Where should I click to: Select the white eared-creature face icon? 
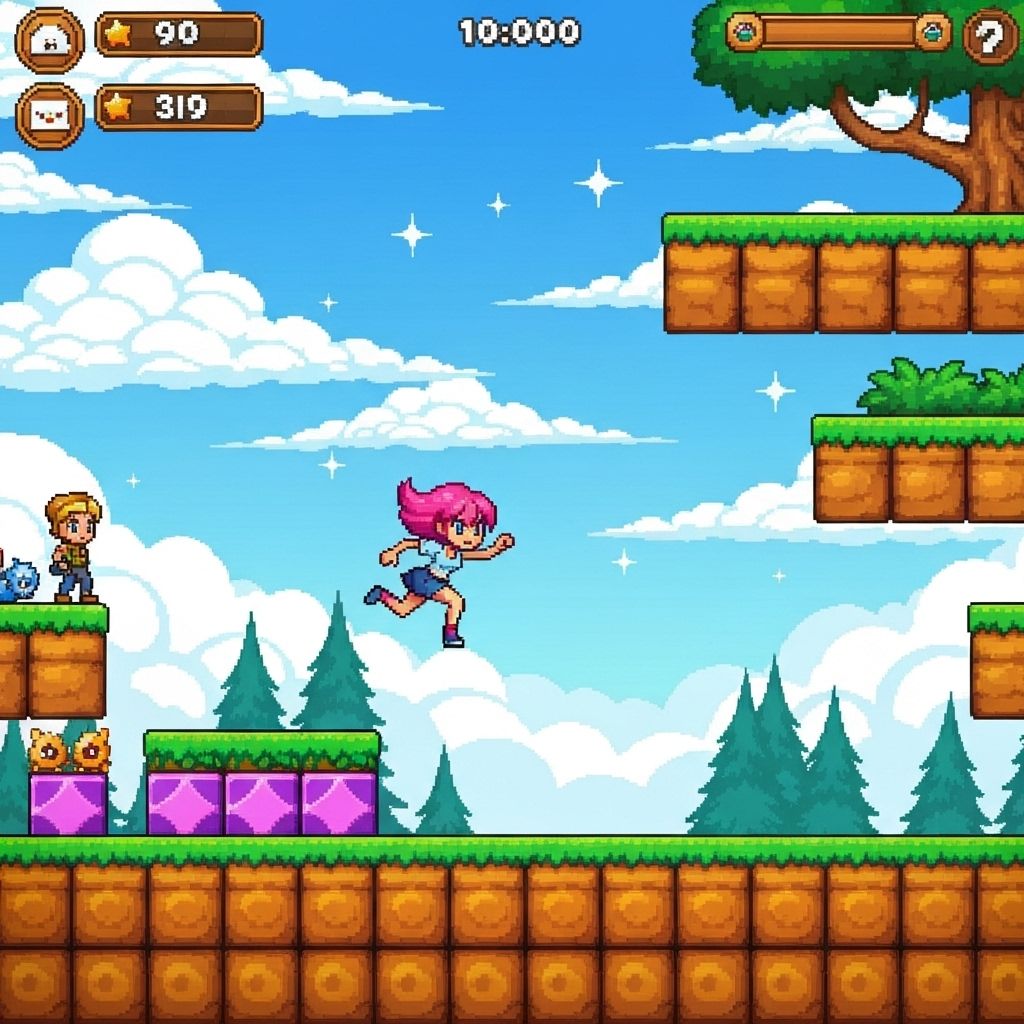50,39
